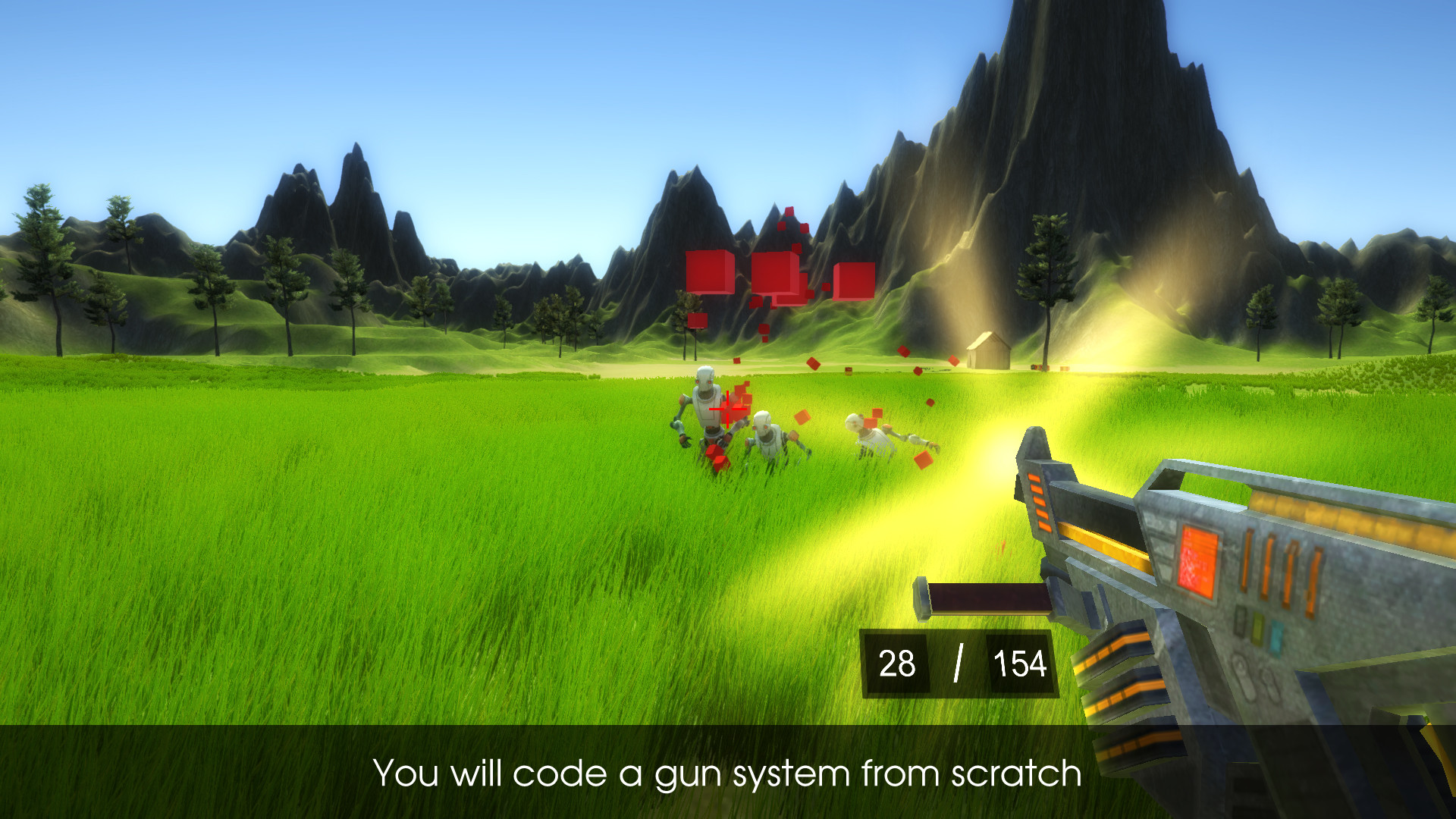Viewport: 1456px width, 819px height.
Task: Select the ammo count reading 28
Action: tap(898, 664)
